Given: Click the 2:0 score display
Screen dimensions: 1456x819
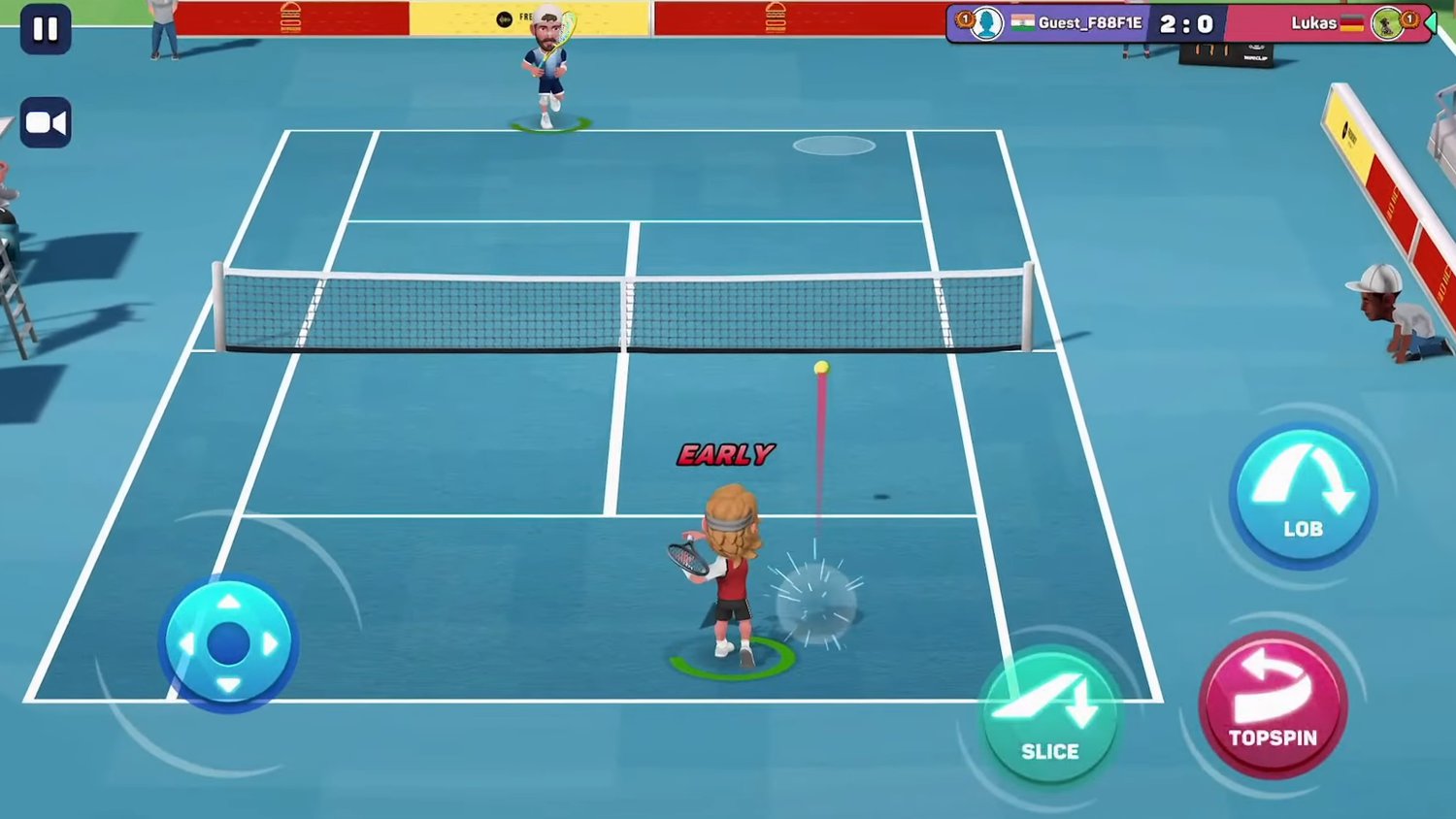Looking at the screenshot, I should 1187,23.
